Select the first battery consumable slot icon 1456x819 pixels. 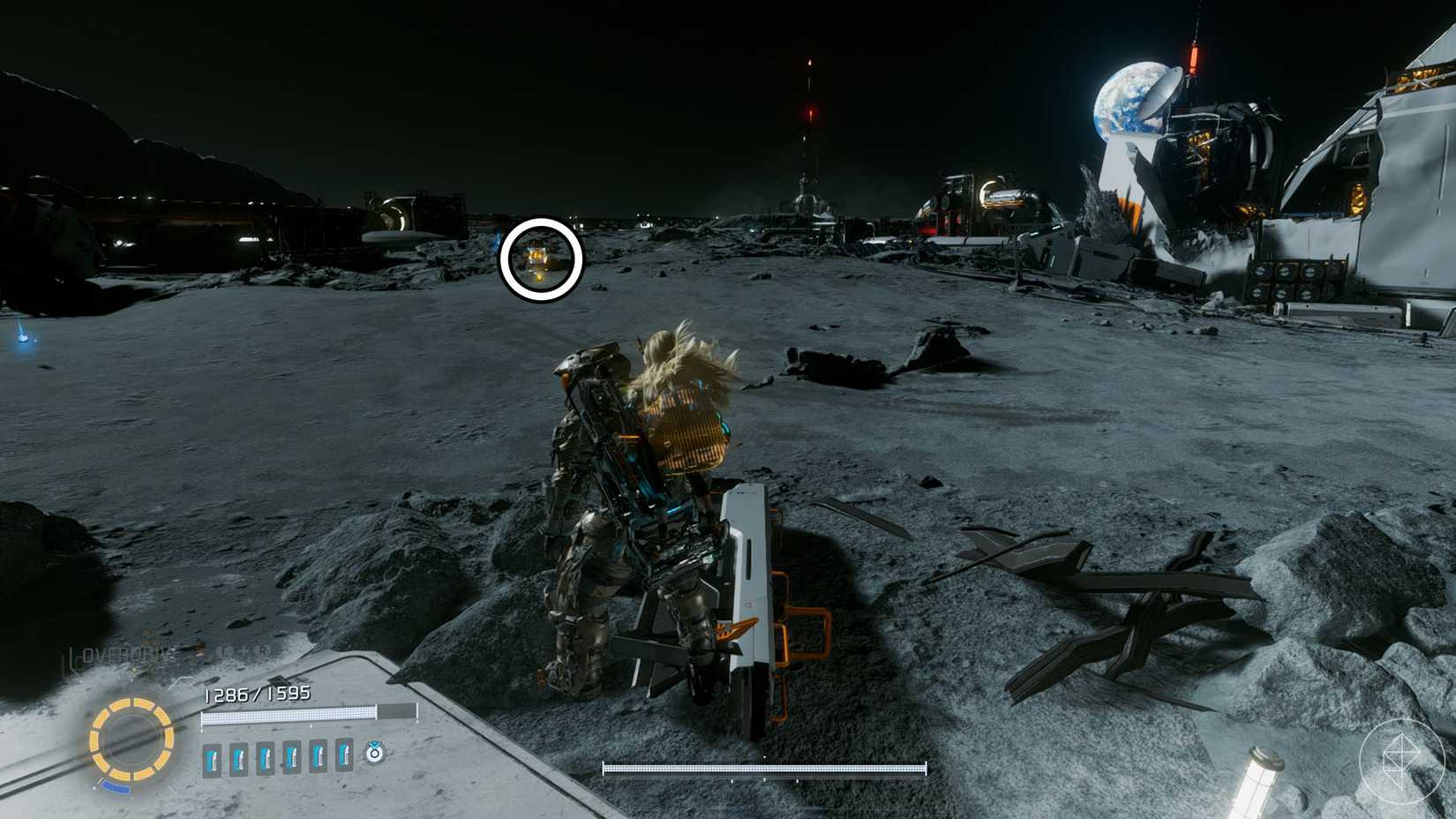(x=211, y=756)
